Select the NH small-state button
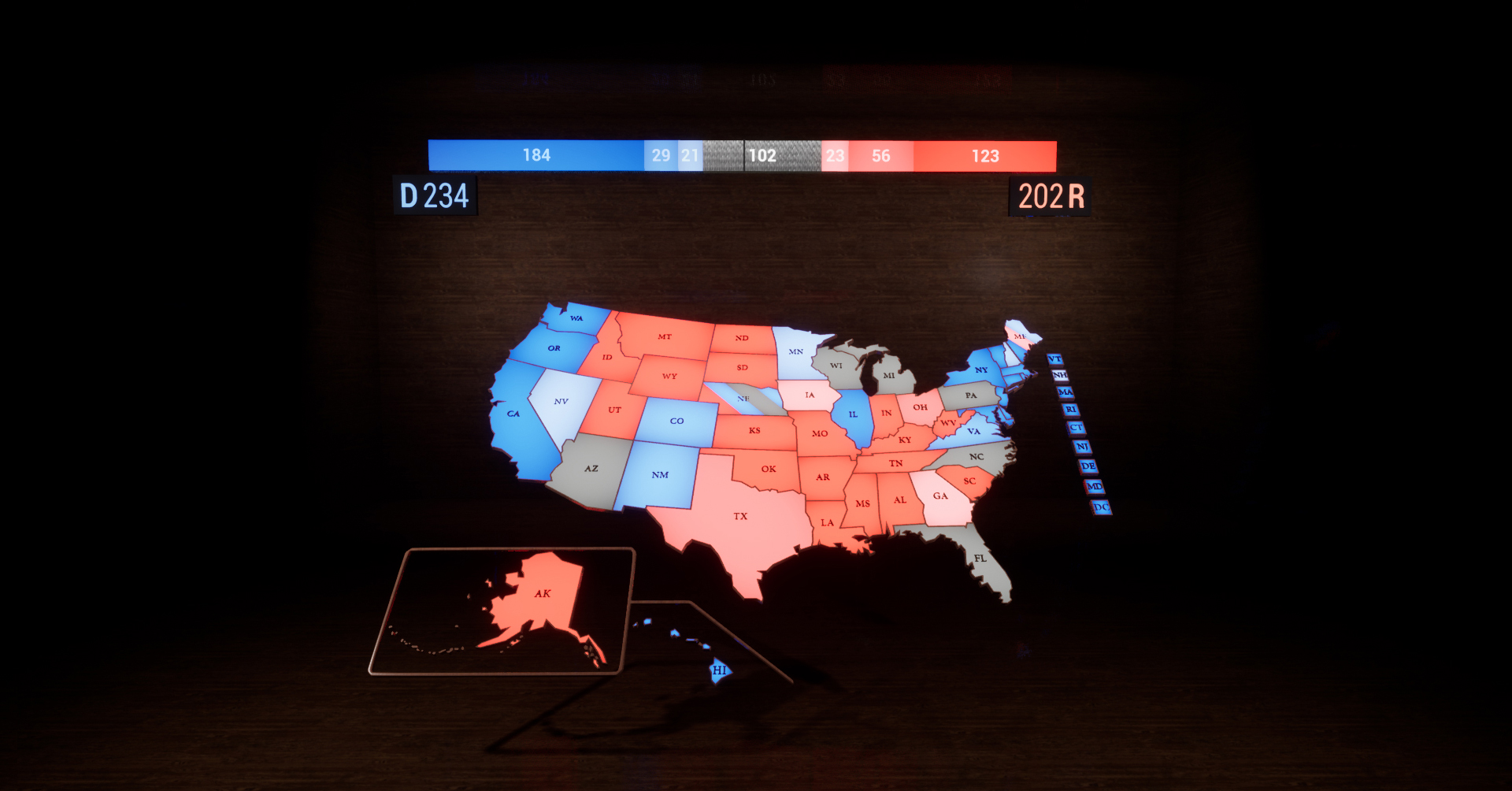 point(1060,375)
